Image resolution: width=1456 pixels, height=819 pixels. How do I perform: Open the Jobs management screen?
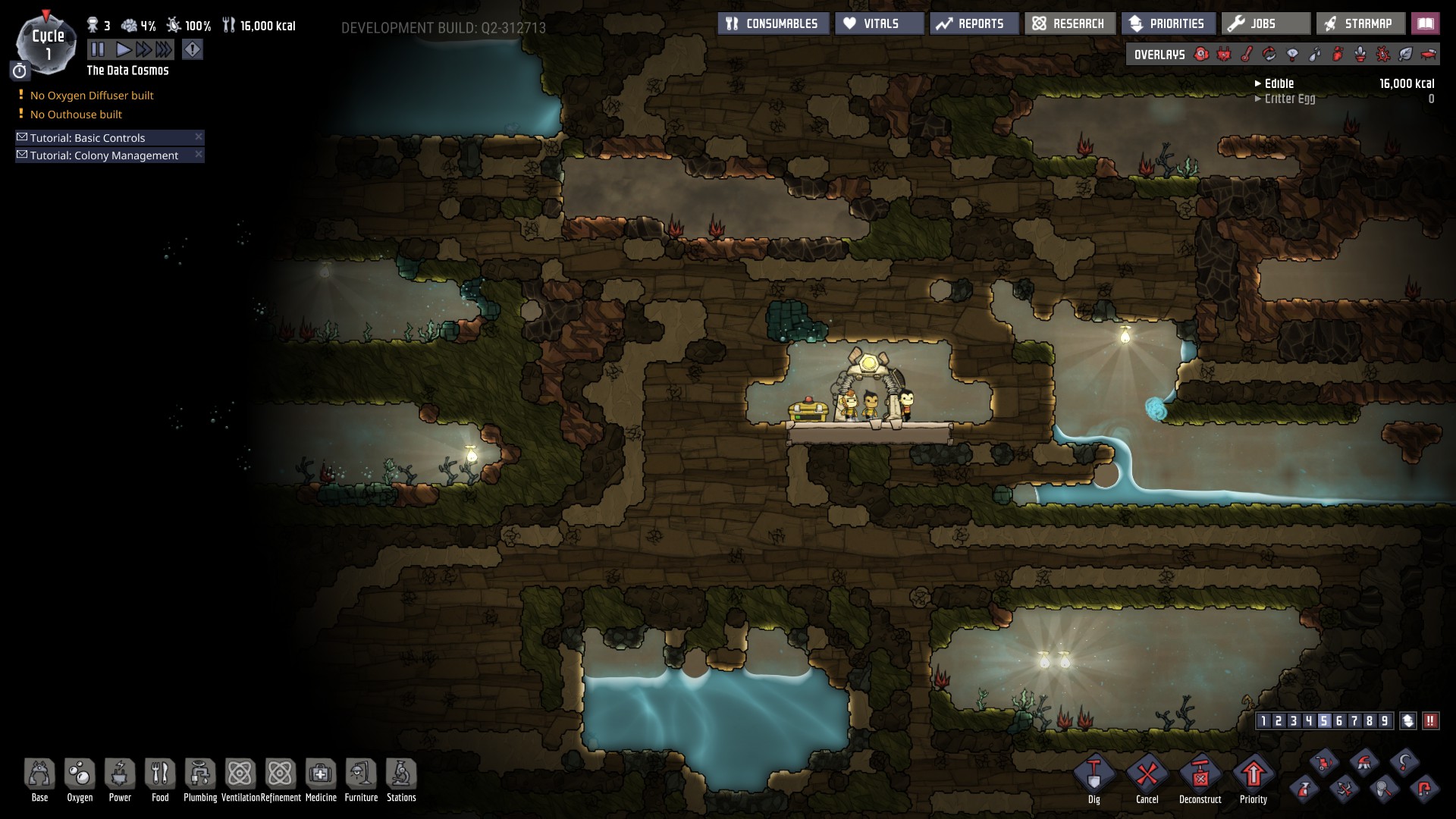point(1265,24)
